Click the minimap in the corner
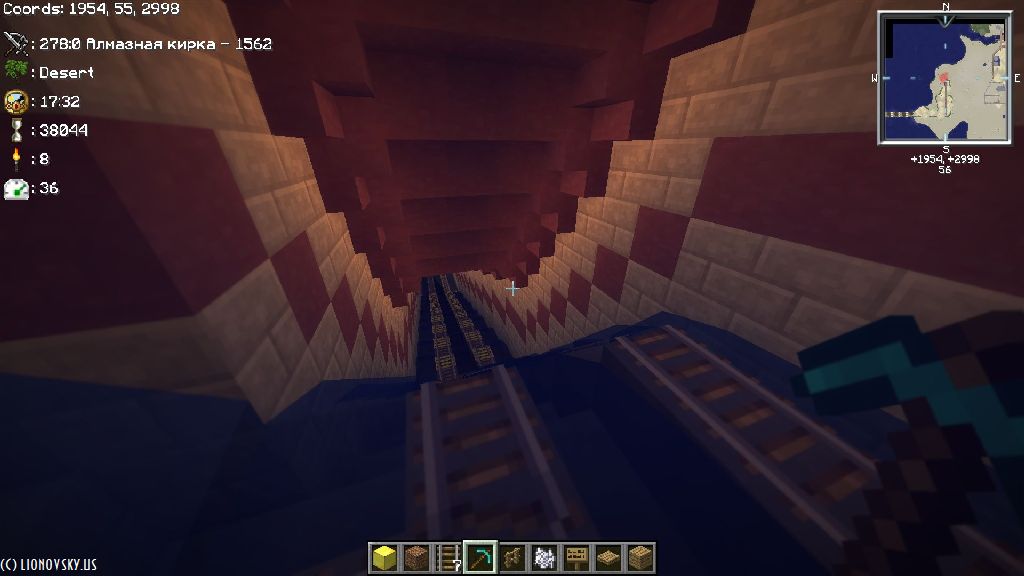Screen dimensions: 1024x576 [x=945, y=78]
